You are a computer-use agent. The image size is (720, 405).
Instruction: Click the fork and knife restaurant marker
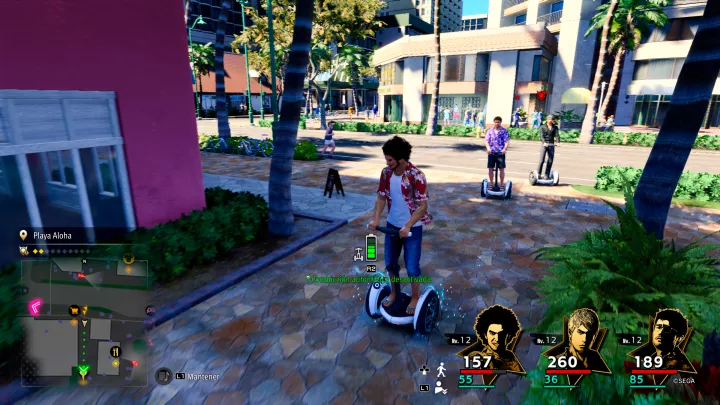pos(115,352)
